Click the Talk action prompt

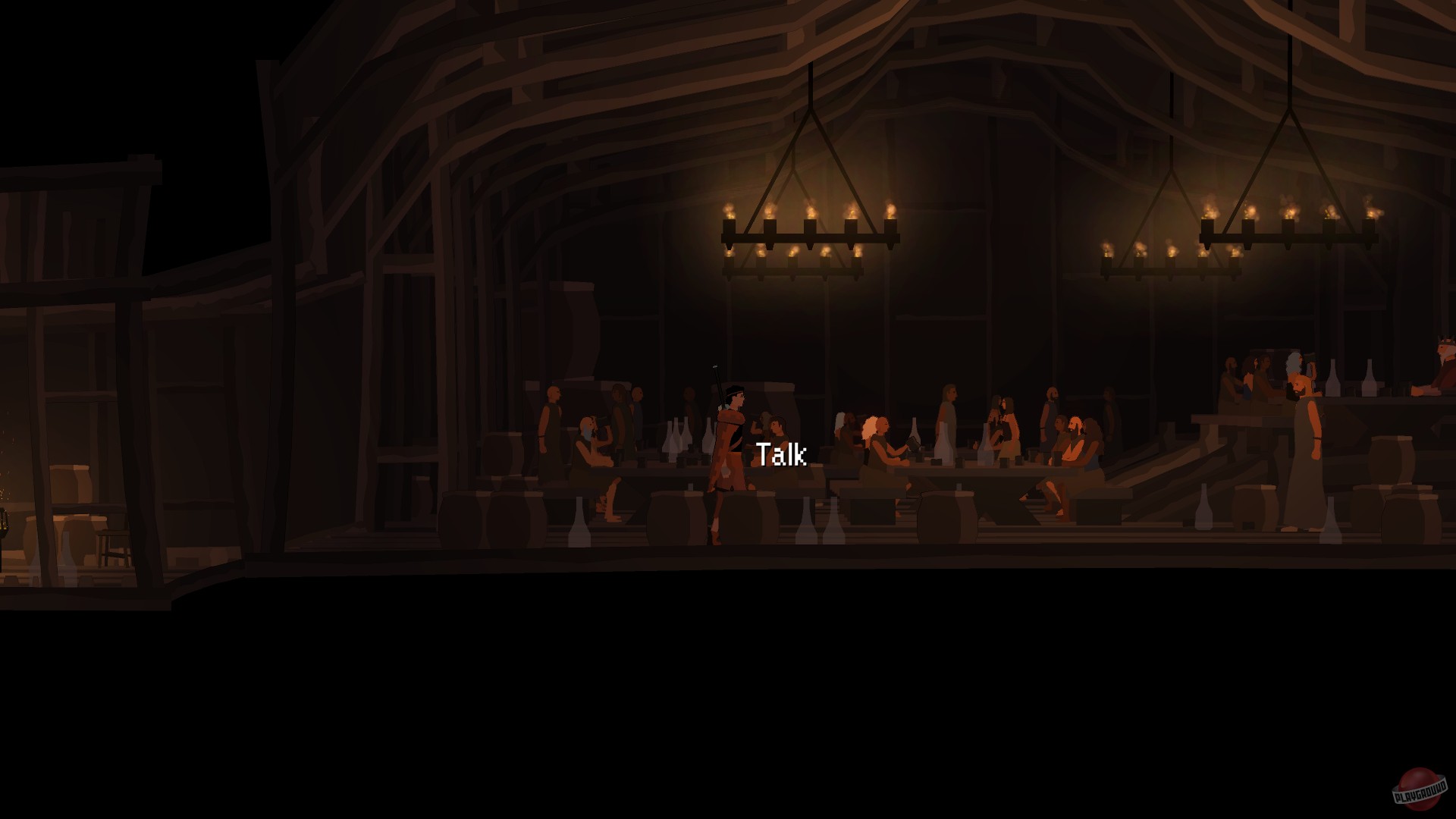[x=781, y=455]
